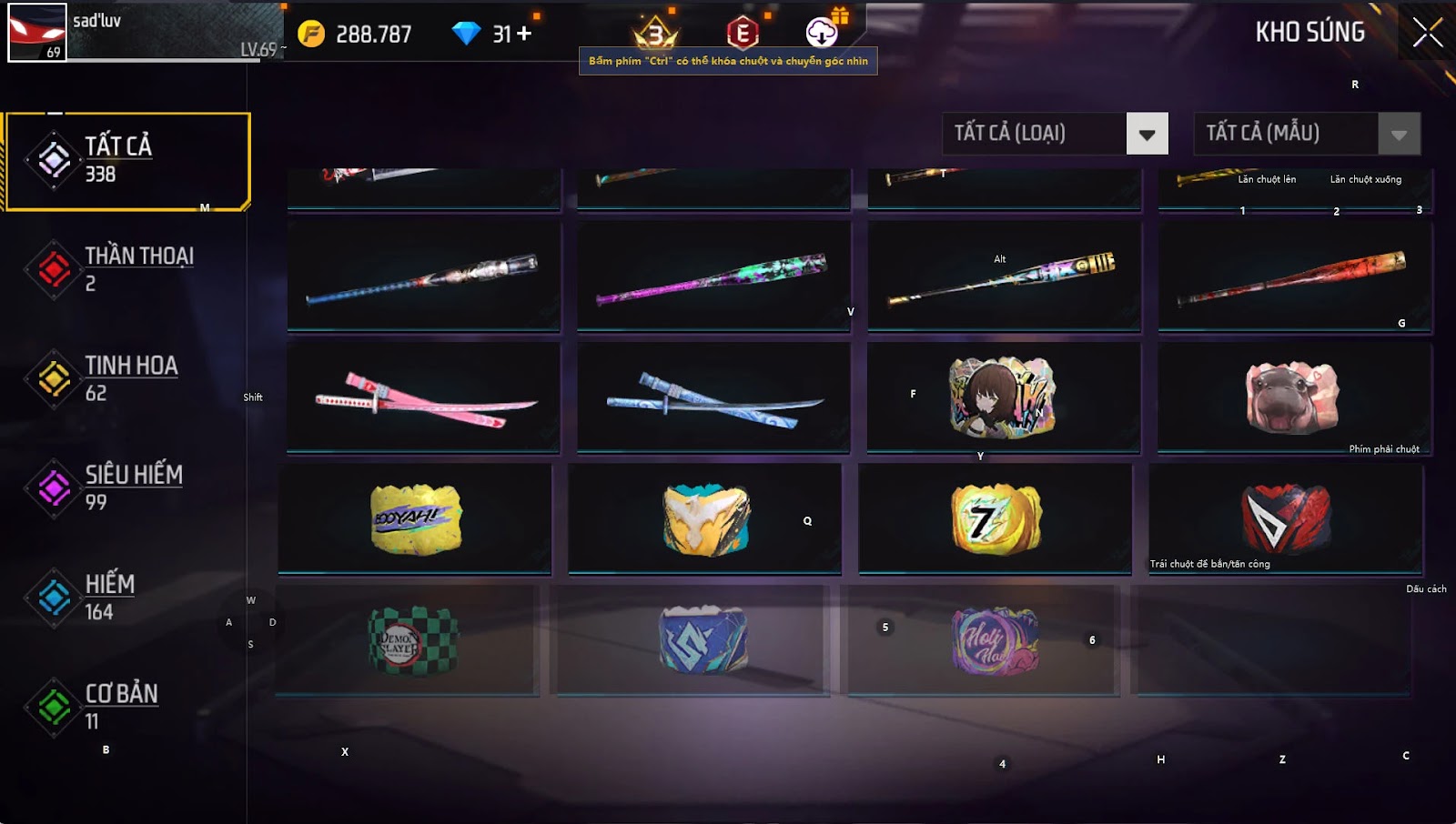Choose the Cơ Bản category
Screen dimensions: 1456x824
(x=127, y=706)
